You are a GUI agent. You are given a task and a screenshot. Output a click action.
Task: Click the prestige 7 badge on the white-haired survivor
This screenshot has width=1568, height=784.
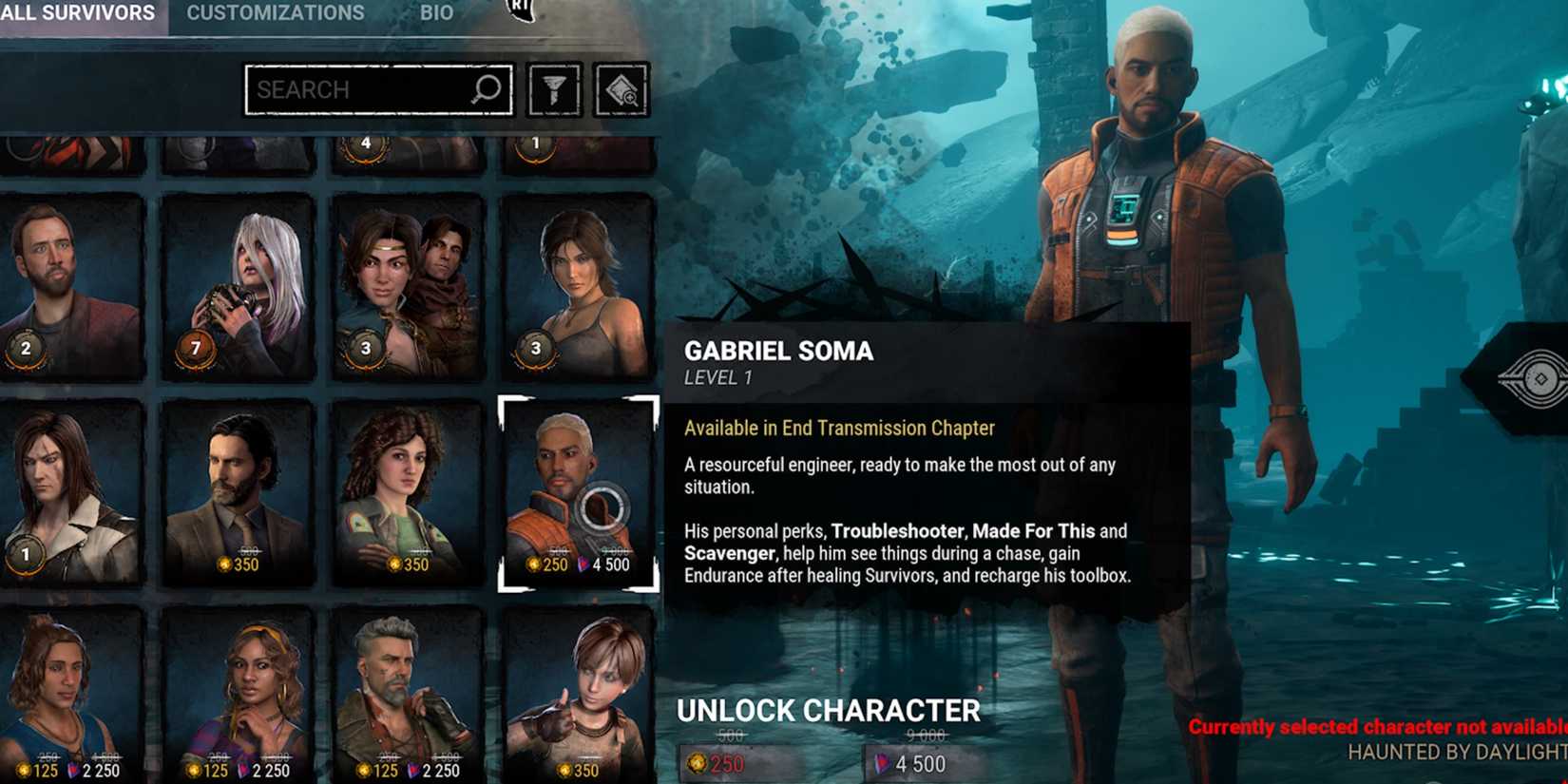[195, 349]
